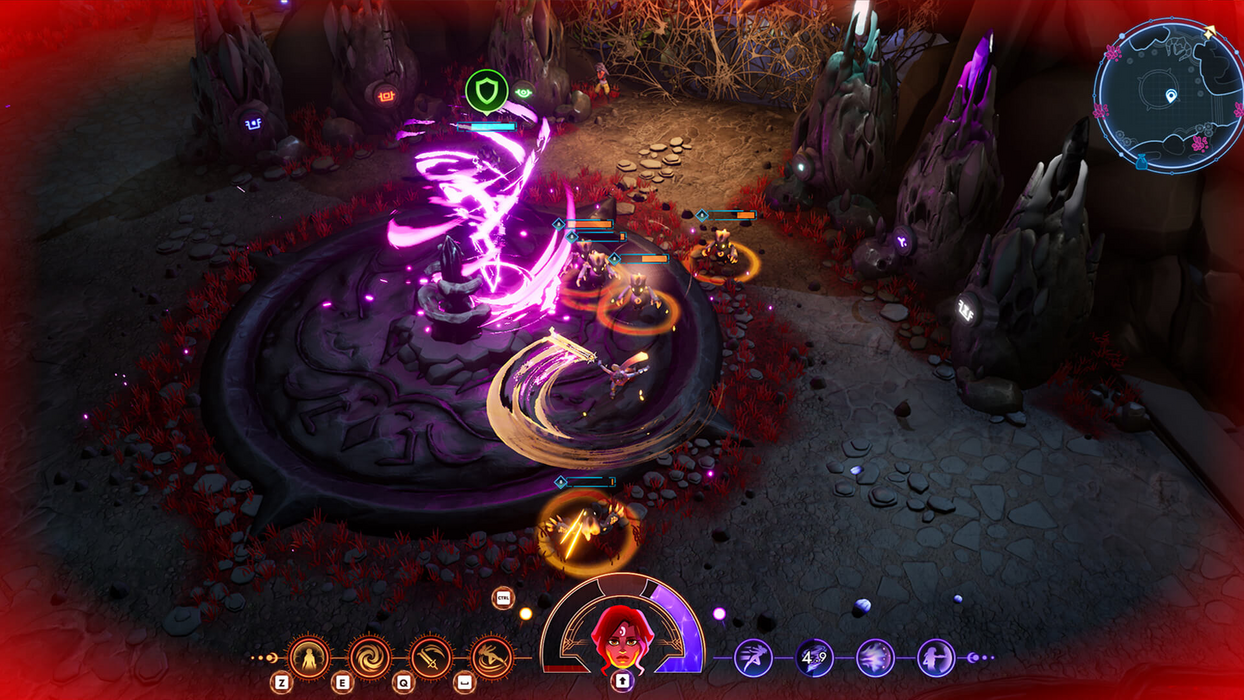Activate the orange leaping-figure dodge ability

coord(491,657)
